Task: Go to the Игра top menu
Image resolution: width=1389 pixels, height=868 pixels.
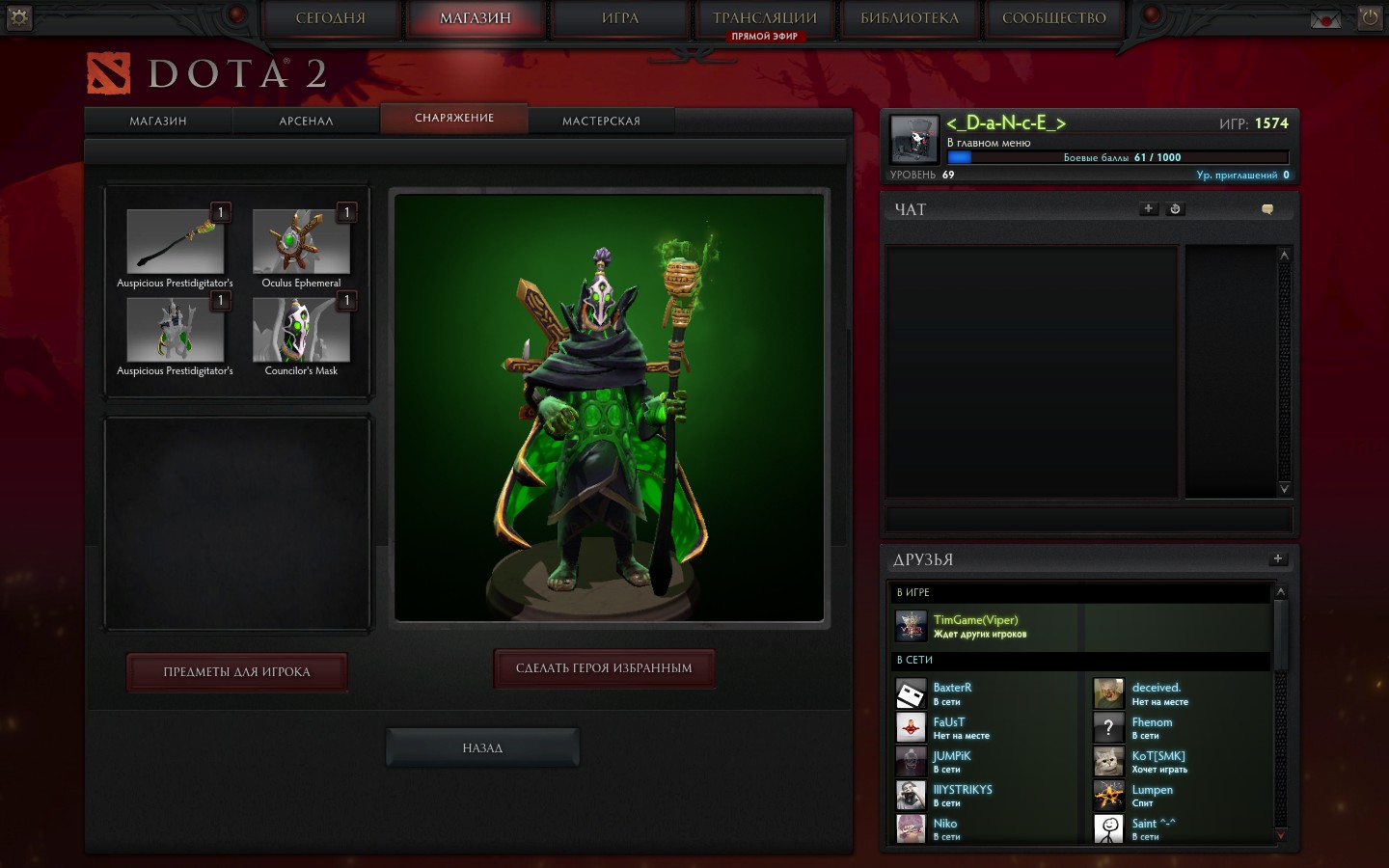Action: point(620,18)
